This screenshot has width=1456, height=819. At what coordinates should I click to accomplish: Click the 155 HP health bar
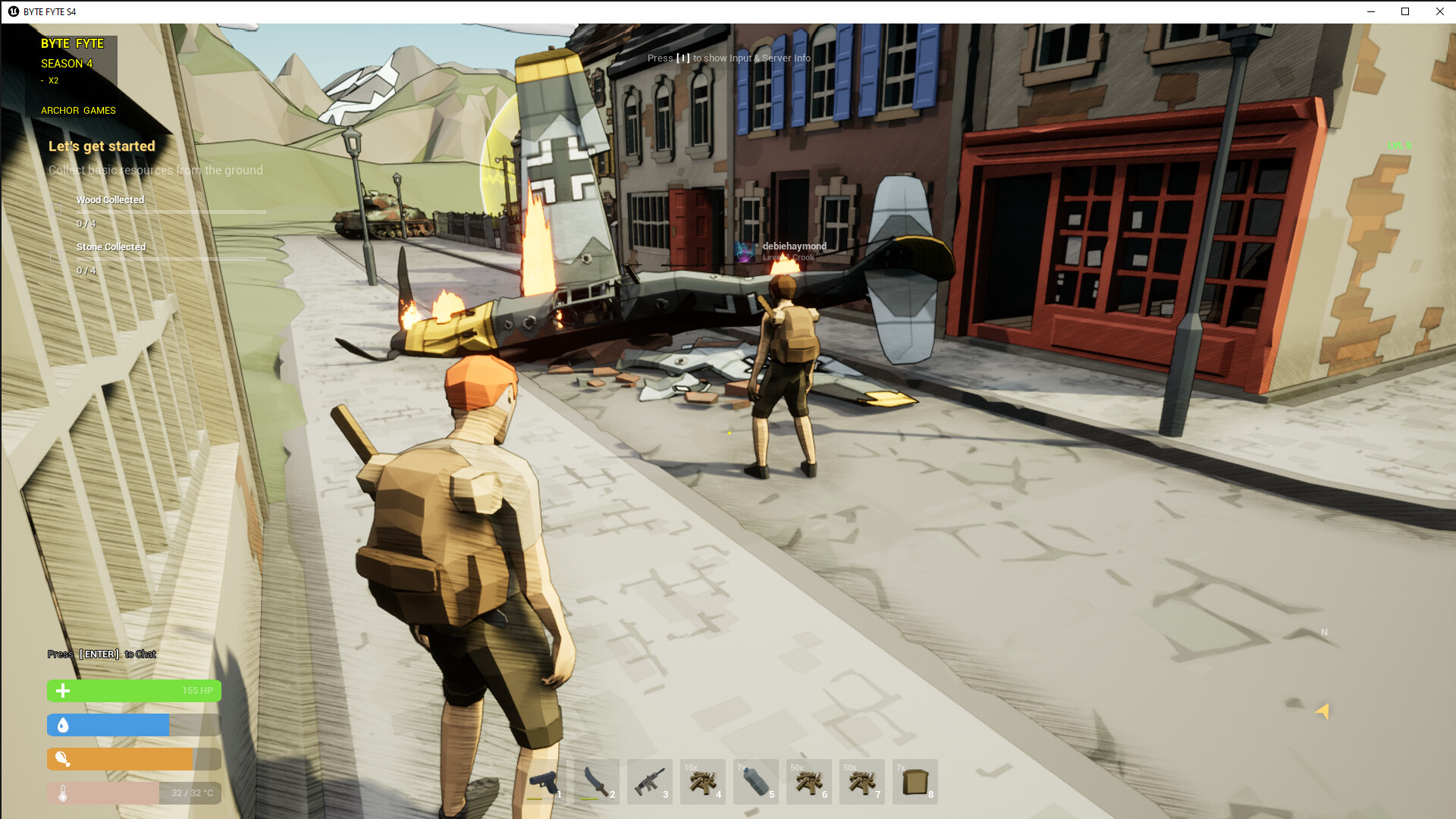pyautogui.click(x=133, y=691)
